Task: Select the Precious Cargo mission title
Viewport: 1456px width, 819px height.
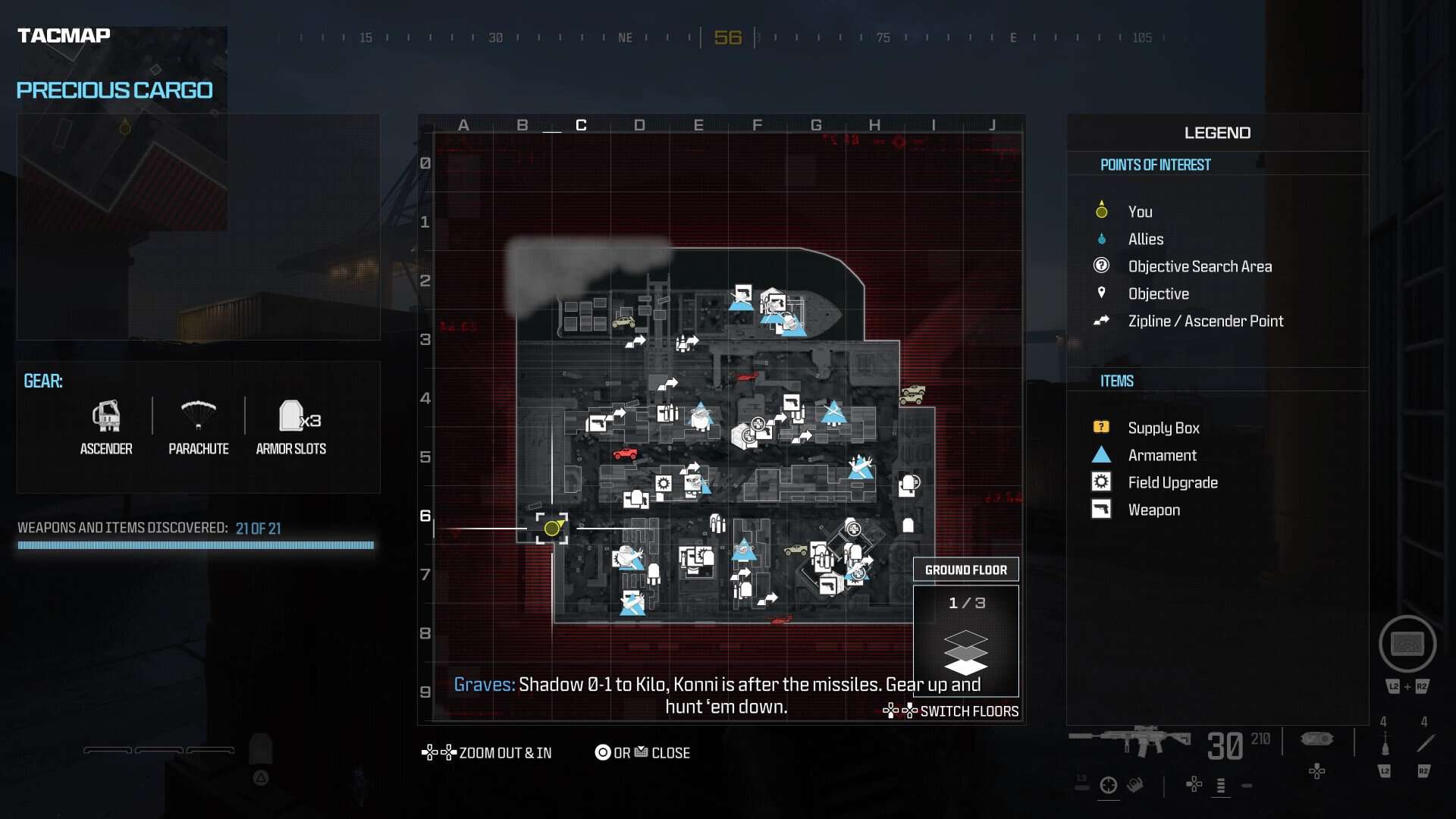Action: 115,89
